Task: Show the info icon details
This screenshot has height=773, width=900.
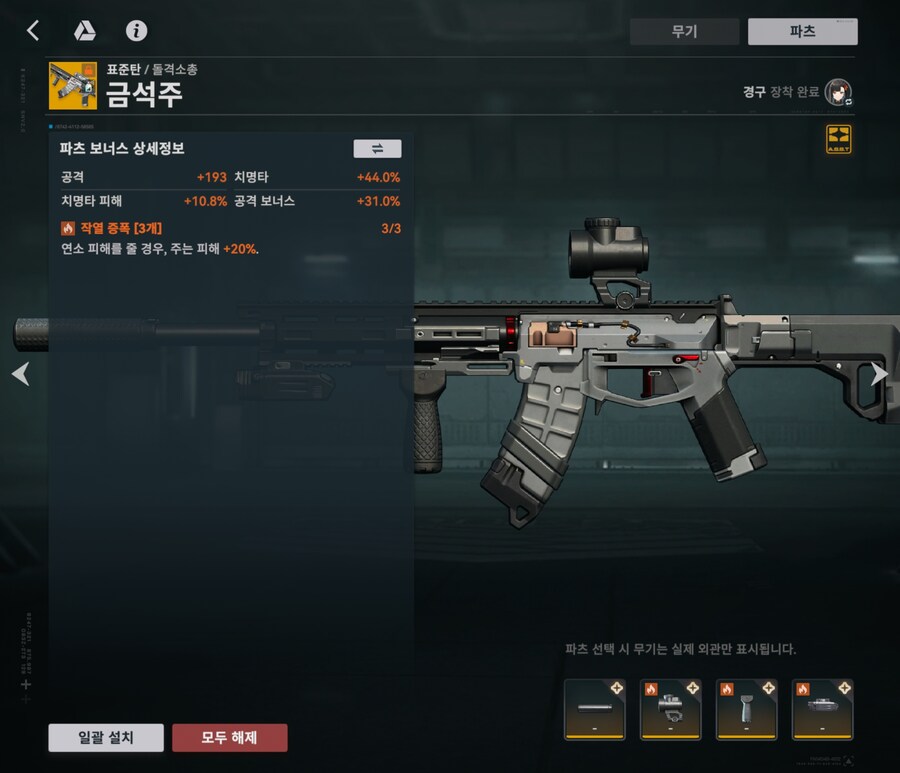Action: 136,31
